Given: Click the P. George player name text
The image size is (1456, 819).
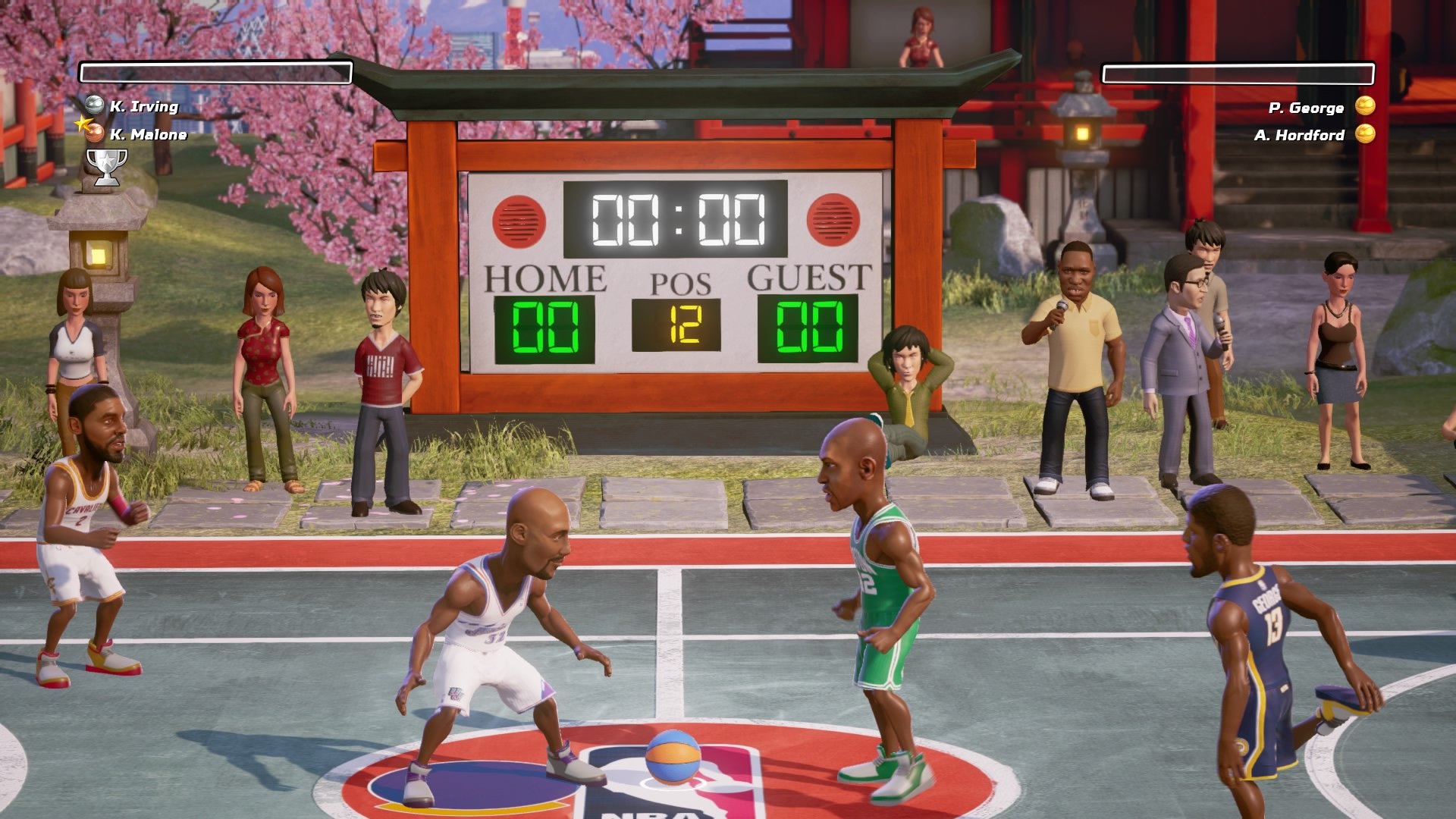Looking at the screenshot, I should [1306, 108].
